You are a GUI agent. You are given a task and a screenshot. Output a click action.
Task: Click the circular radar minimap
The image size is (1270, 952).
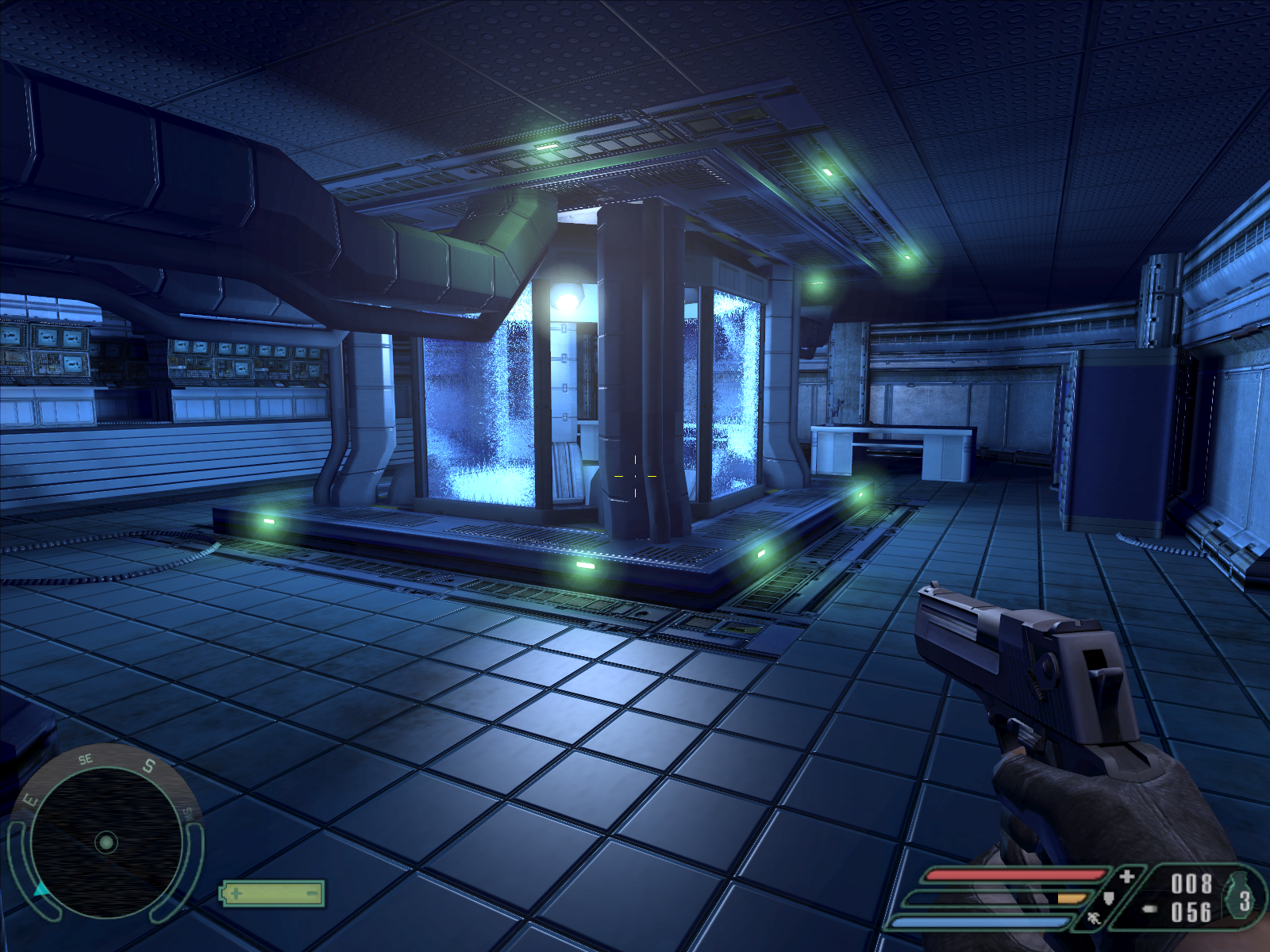106,842
